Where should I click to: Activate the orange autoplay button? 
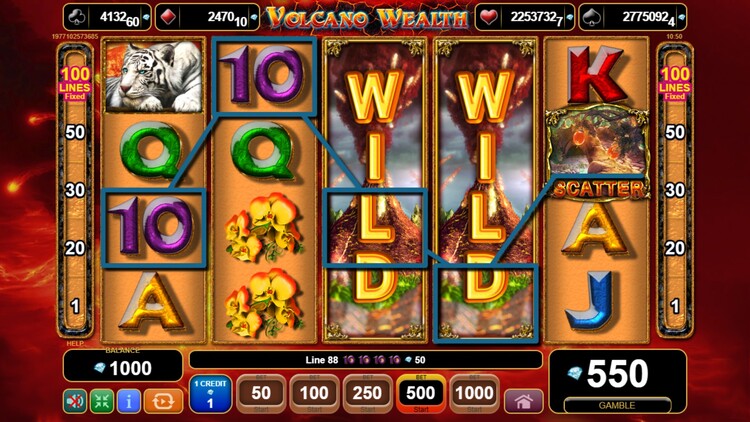coord(163,401)
